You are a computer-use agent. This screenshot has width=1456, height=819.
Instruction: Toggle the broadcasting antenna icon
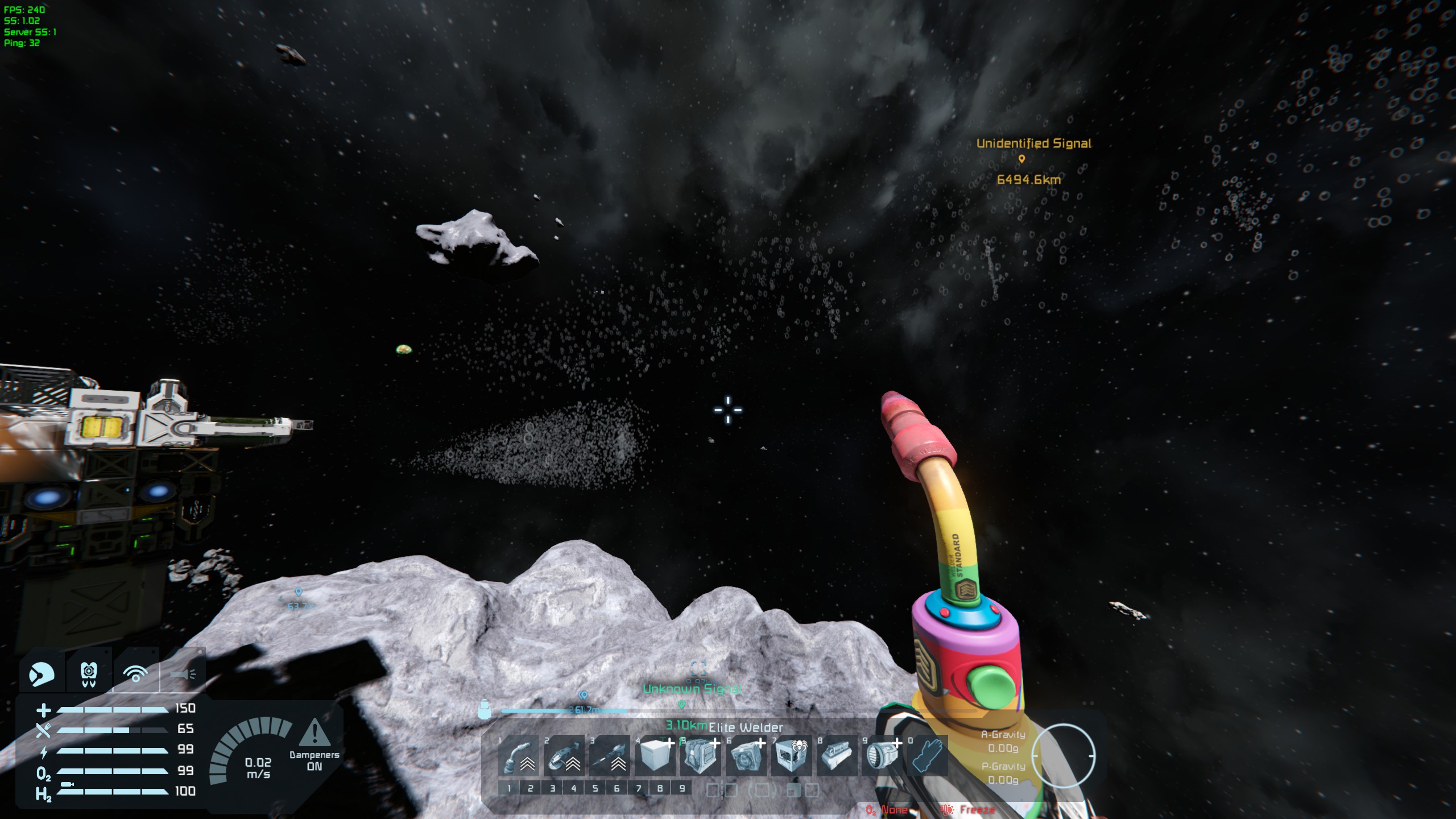click(x=136, y=674)
